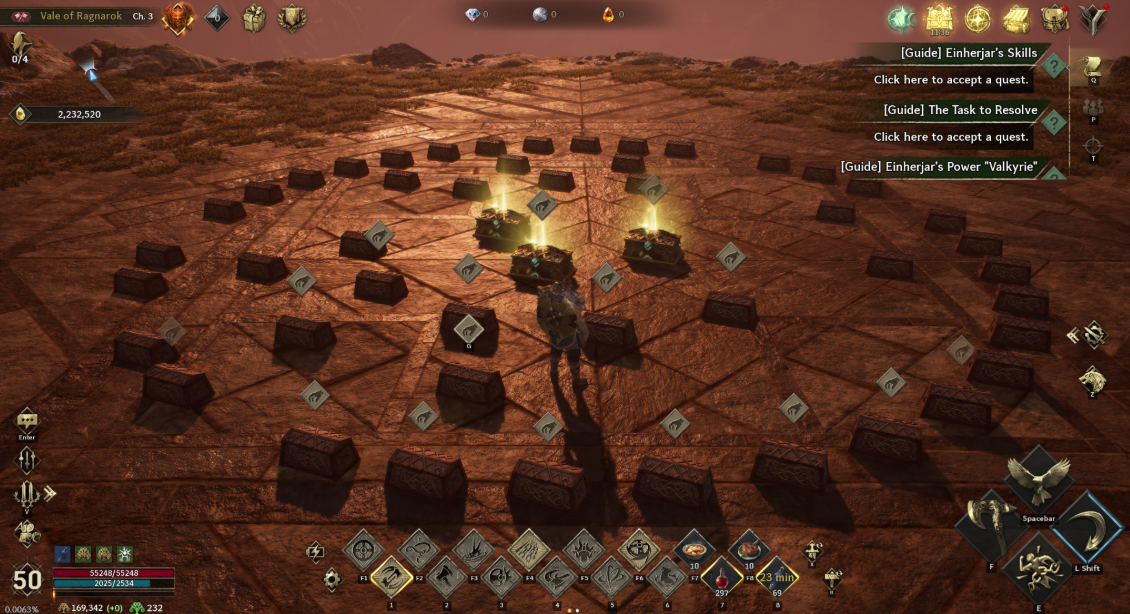Accept The Task to Resolve guide quest
The height and width of the screenshot is (614, 1130).
point(950,137)
